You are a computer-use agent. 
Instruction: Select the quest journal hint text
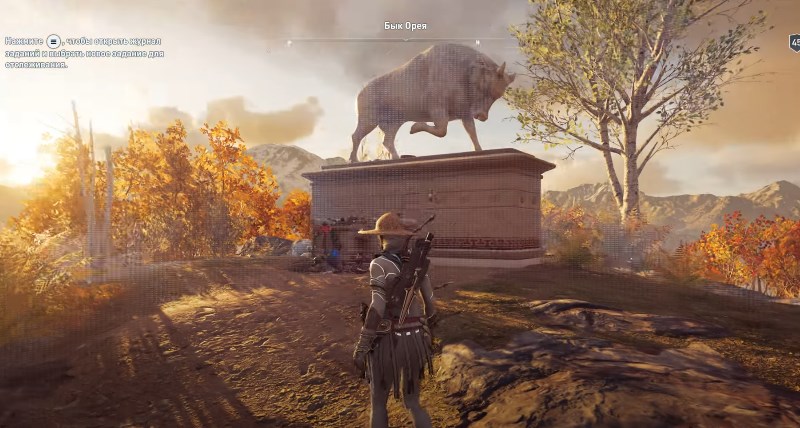[84, 52]
